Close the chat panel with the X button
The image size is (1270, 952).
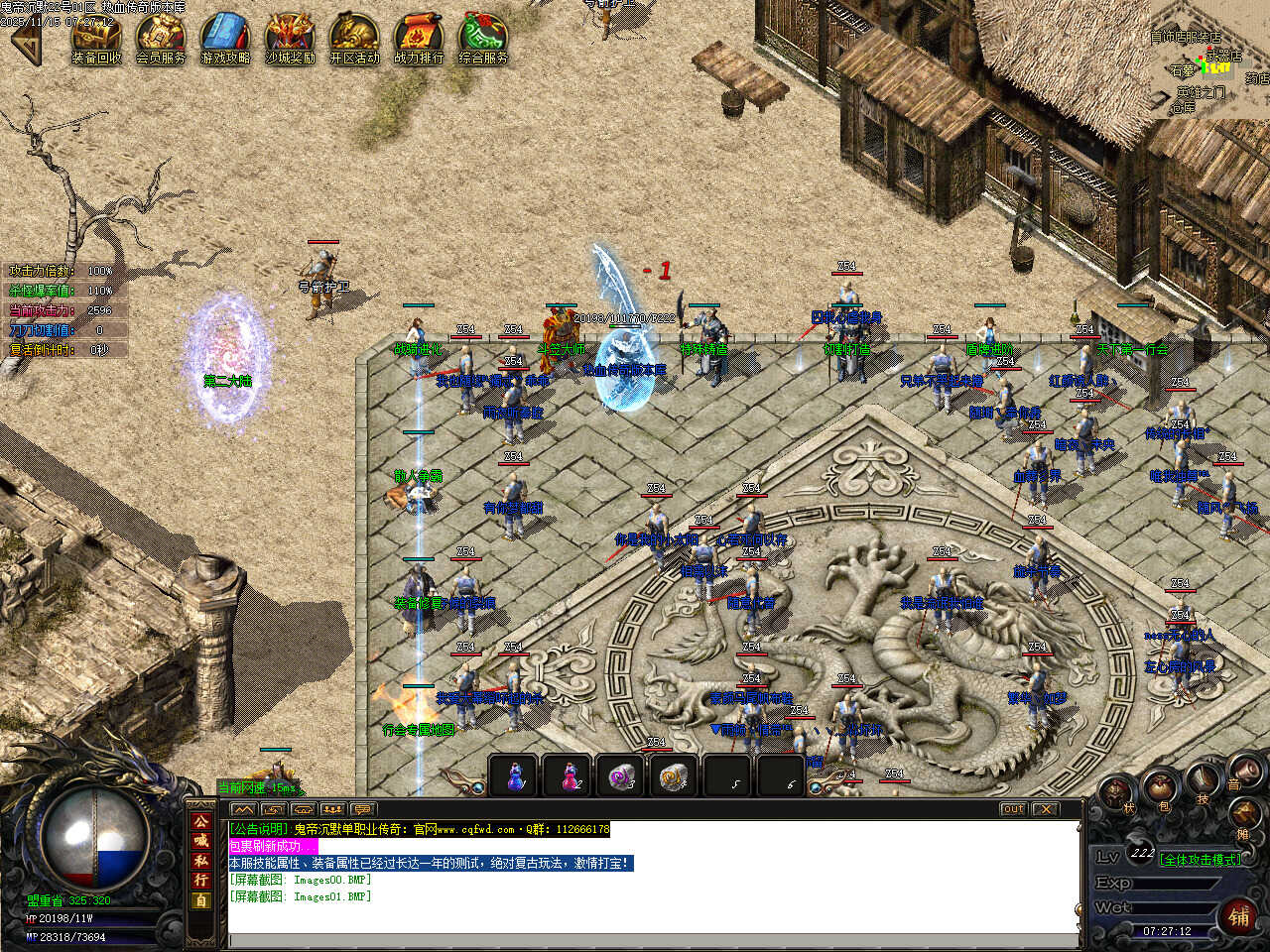(1045, 809)
